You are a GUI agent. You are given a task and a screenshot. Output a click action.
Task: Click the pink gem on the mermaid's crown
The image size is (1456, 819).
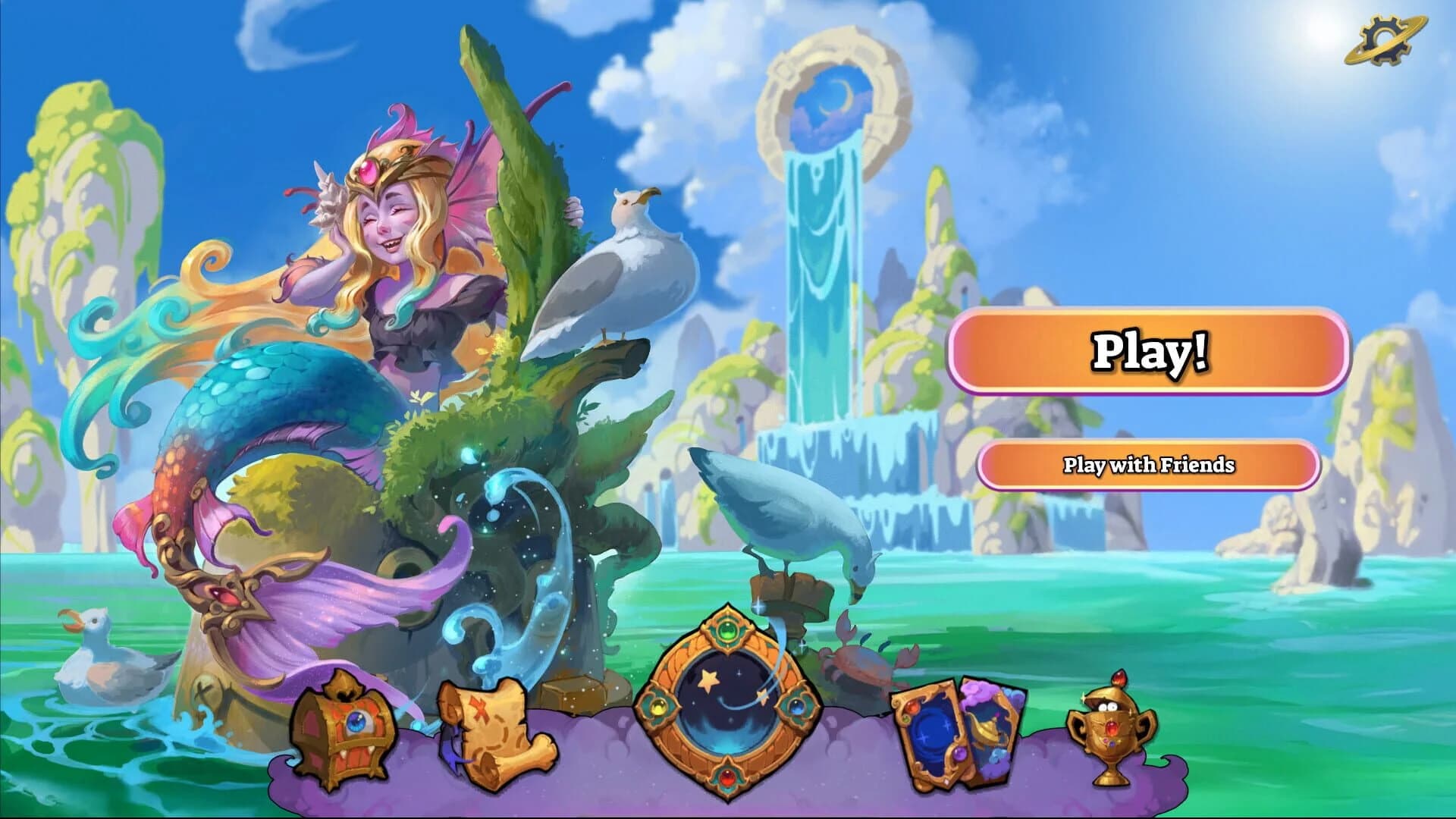pyautogui.click(x=371, y=171)
